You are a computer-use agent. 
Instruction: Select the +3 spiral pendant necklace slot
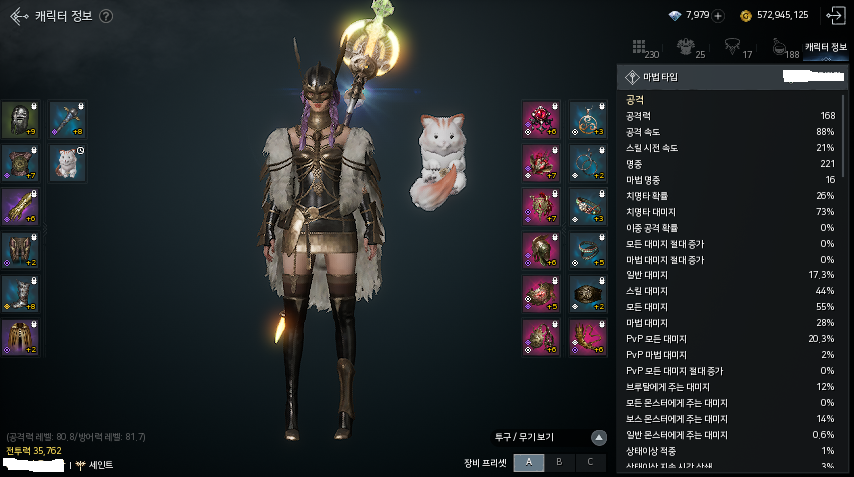tap(587, 119)
